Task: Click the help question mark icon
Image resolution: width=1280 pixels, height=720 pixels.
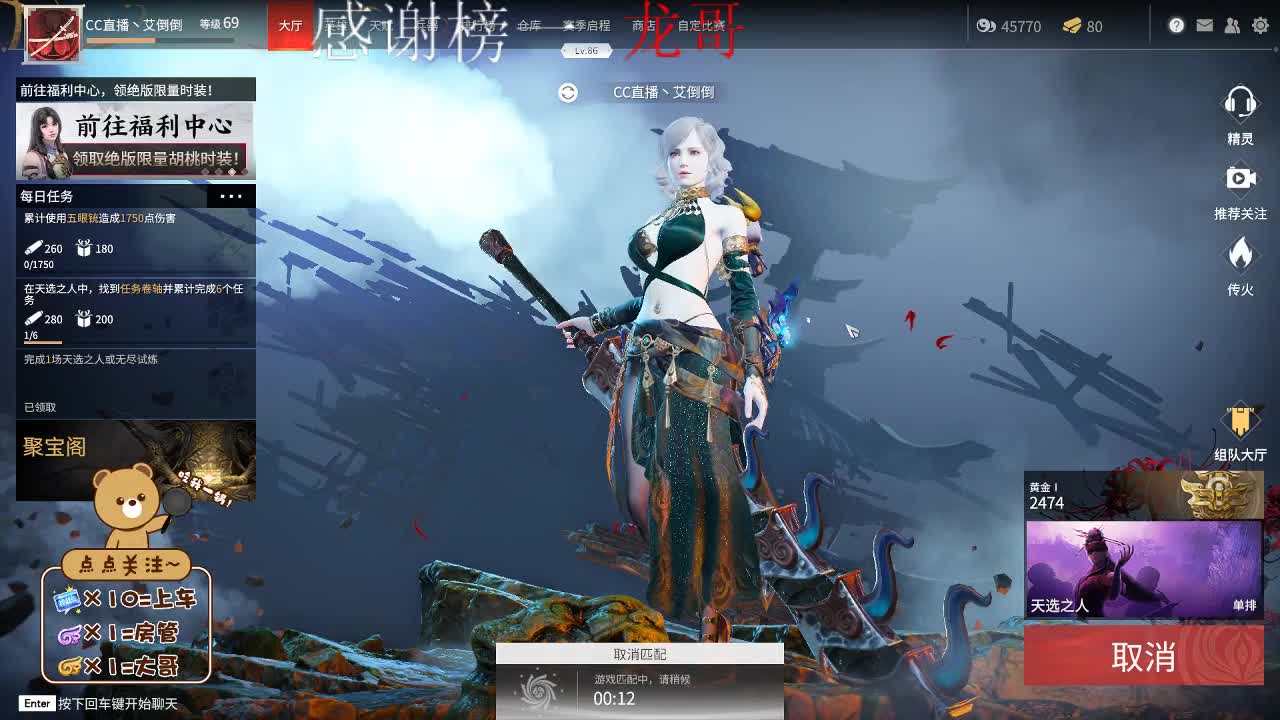Action: click(x=1176, y=27)
